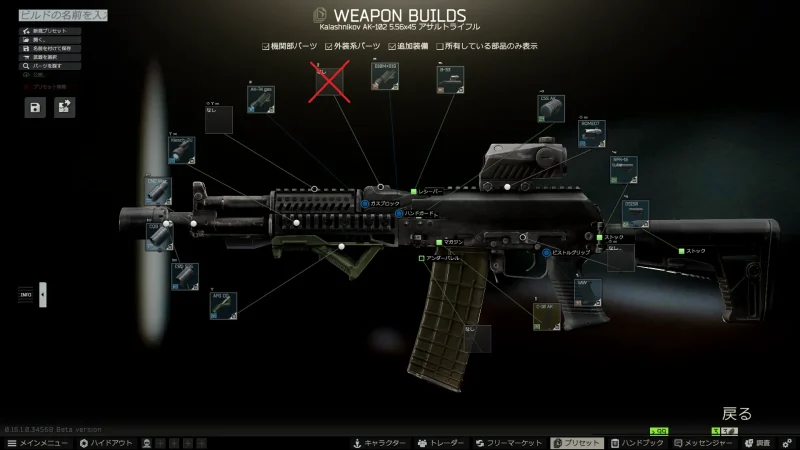Toggle the 機関部パーツ checkbox
This screenshot has width=800, height=450.
(266, 46)
